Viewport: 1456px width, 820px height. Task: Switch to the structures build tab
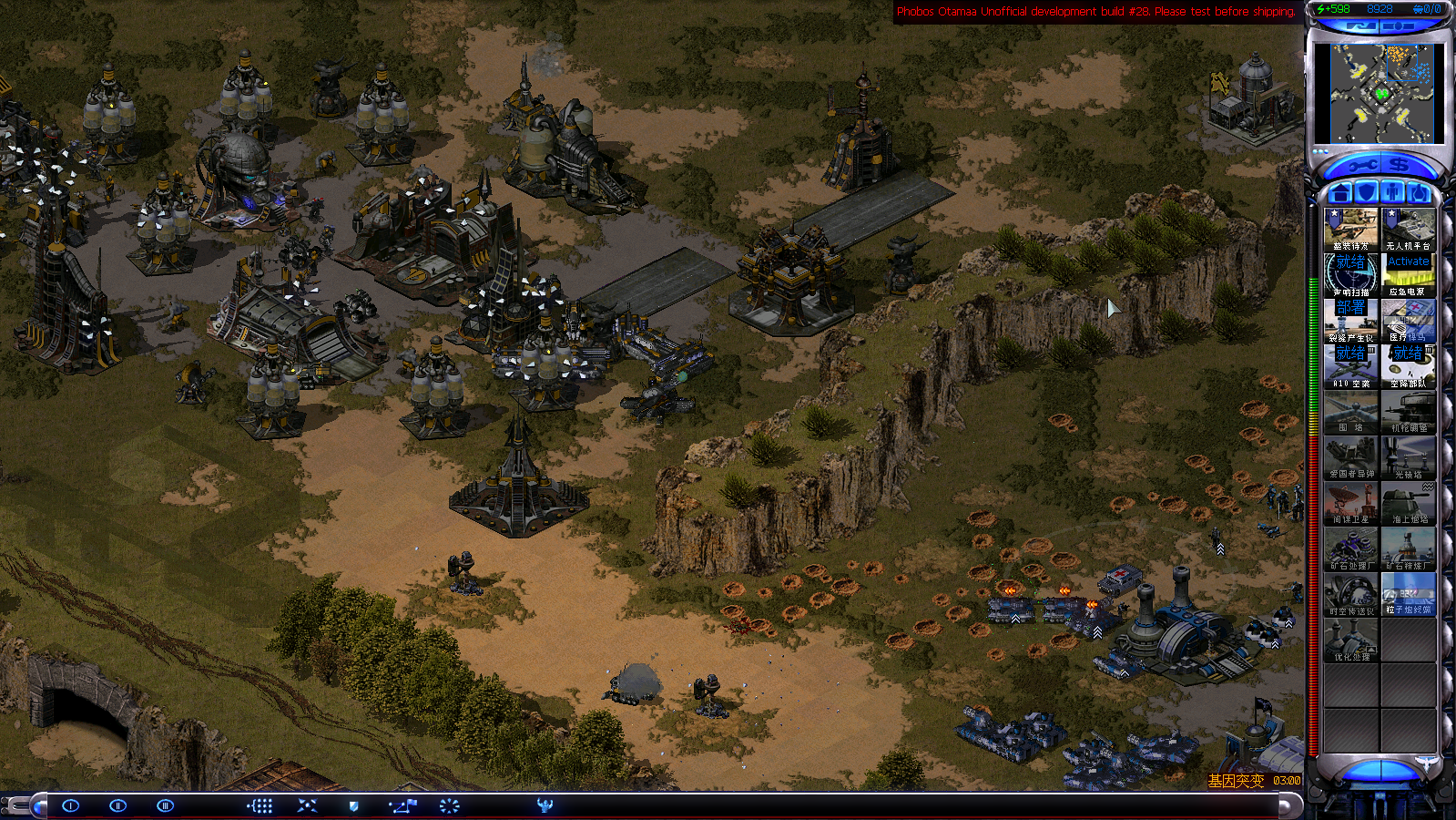(x=1339, y=193)
